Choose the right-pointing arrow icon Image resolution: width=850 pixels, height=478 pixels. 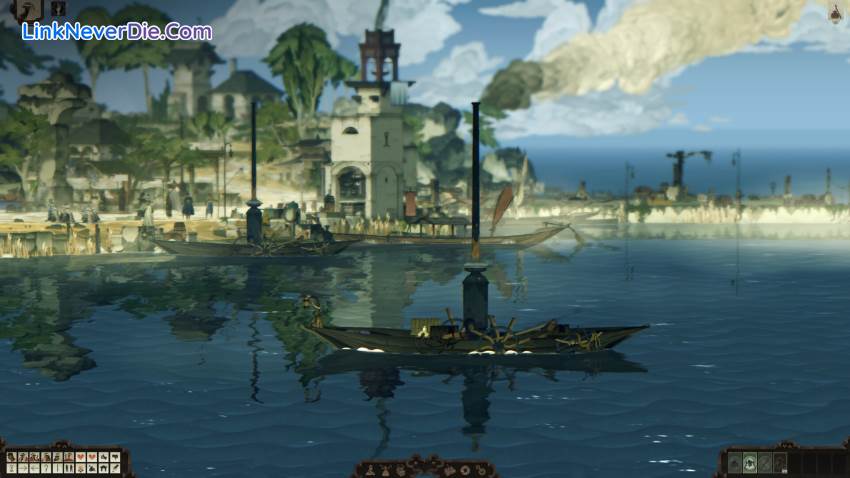coord(23,468)
